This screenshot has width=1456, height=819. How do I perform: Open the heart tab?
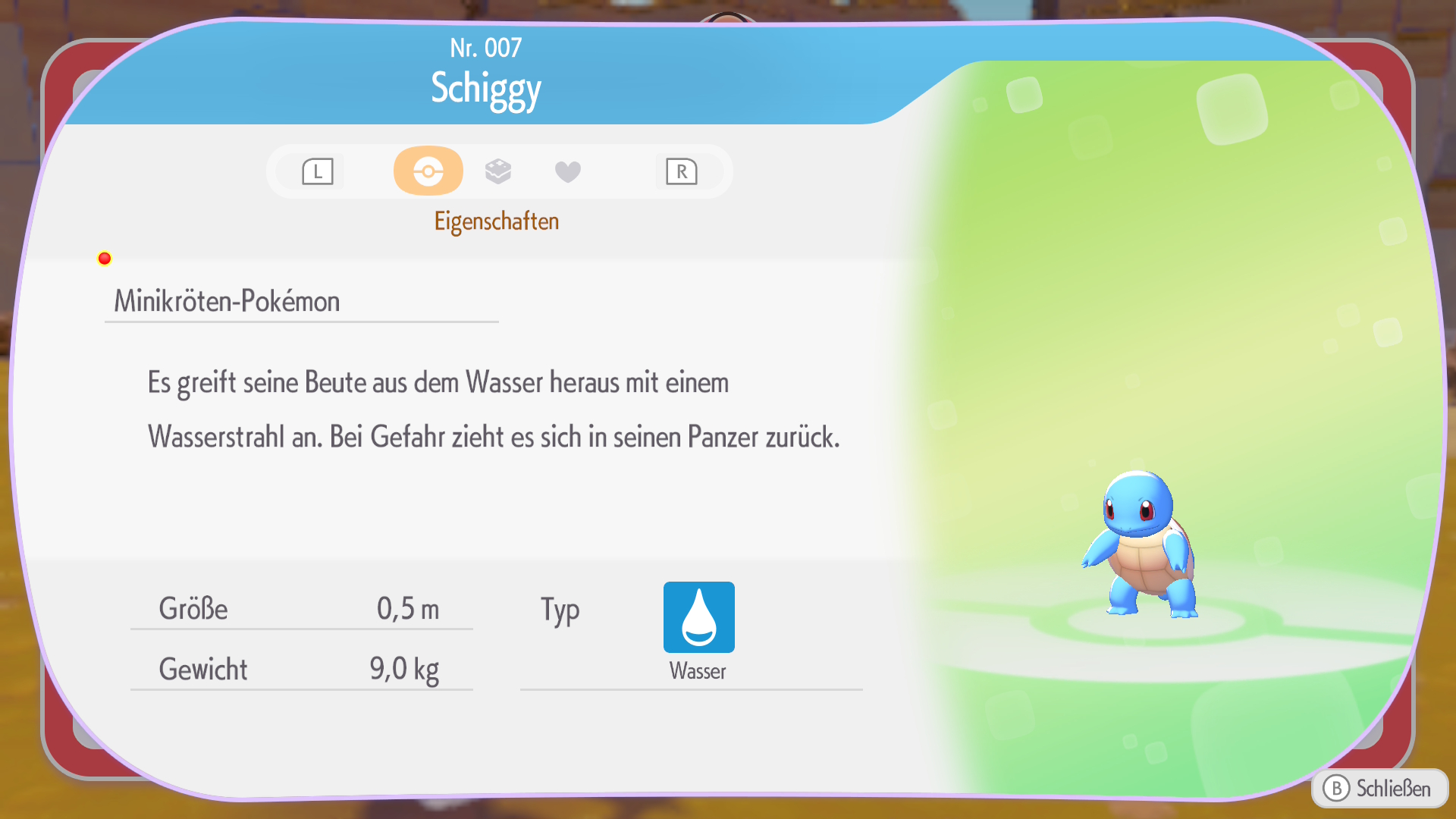[x=567, y=172]
